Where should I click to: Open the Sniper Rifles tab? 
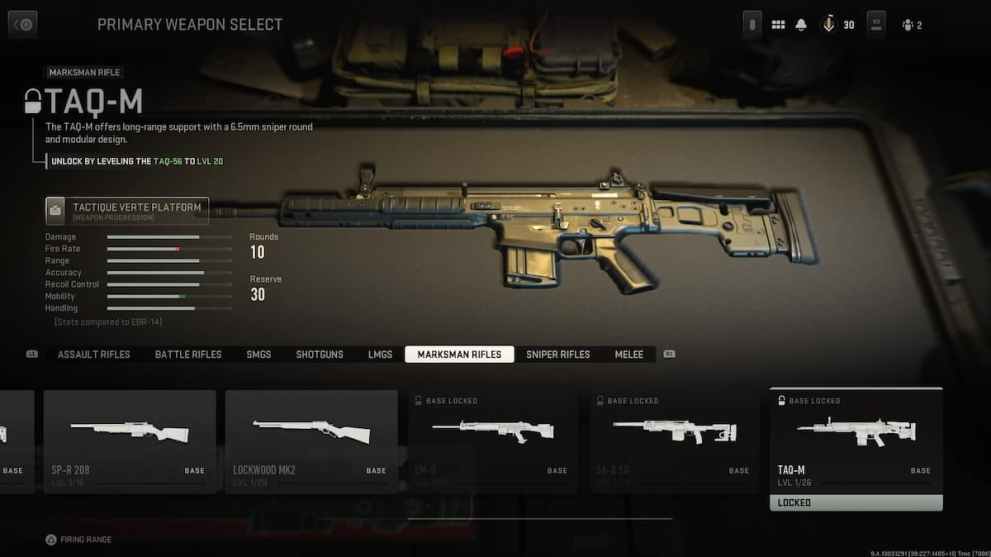tap(558, 355)
